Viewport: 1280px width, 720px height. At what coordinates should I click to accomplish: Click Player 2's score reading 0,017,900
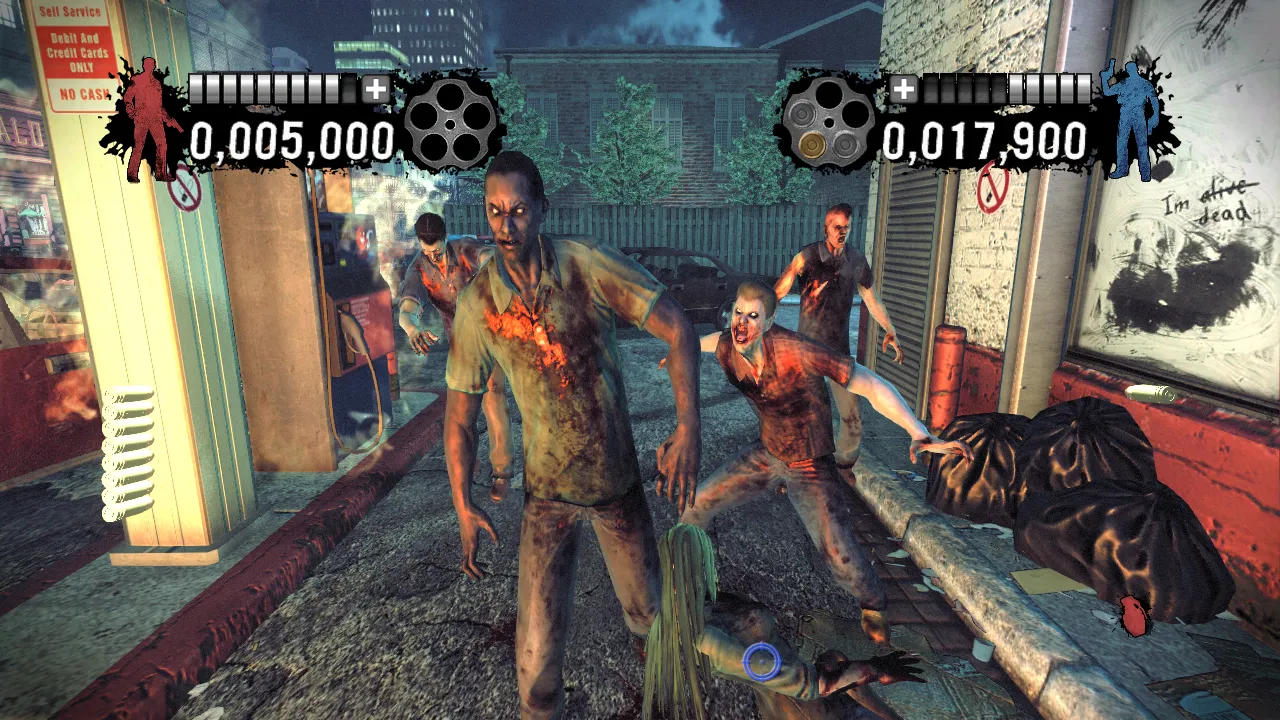click(985, 141)
